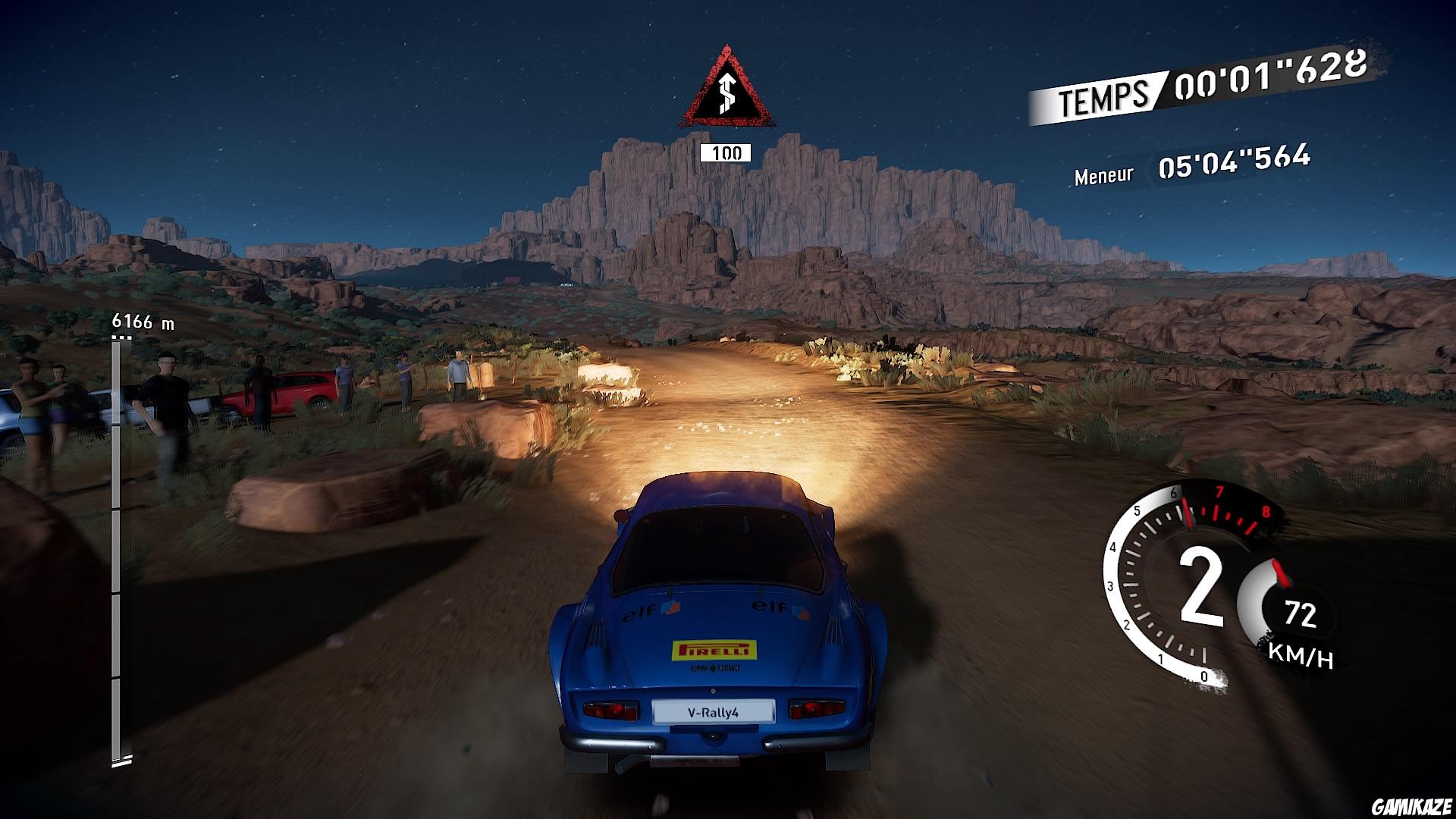Click the Pirelli sponsor logo on the car
The width and height of the screenshot is (1456, 819).
coord(713,648)
